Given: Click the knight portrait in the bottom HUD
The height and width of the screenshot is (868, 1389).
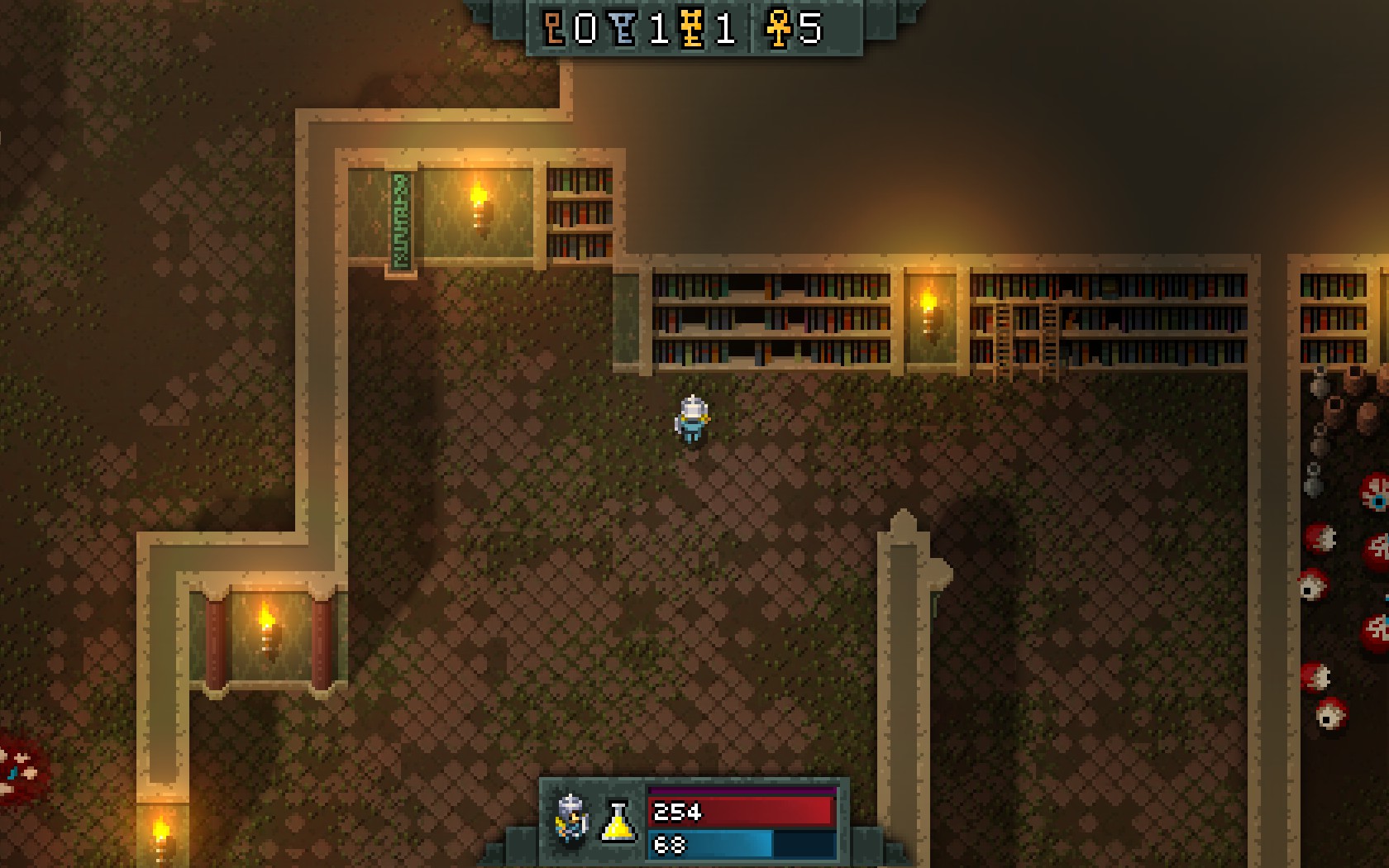Looking at the screenshot, I should (x=571, y=818).
